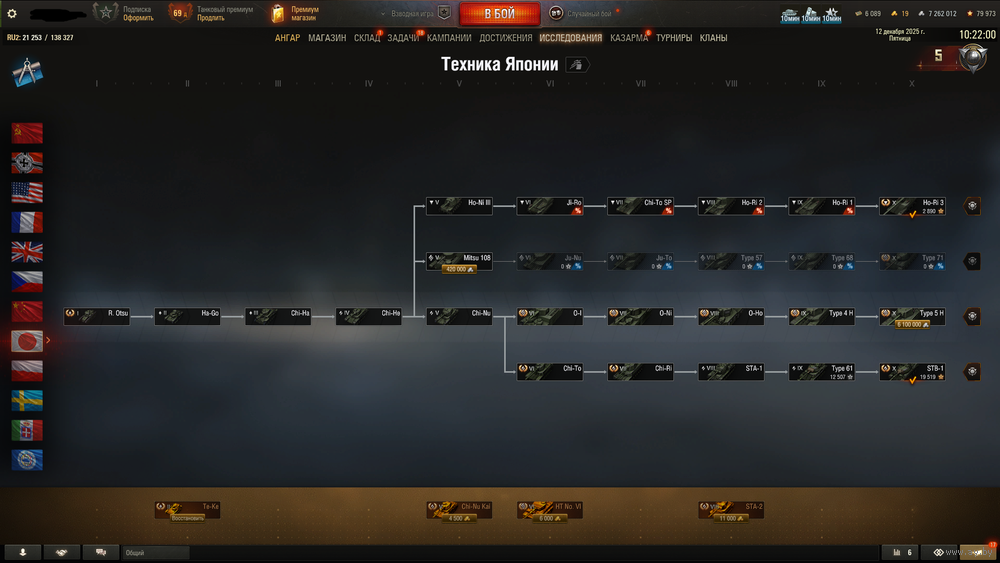Choose the French nation flag
The width and height of the screenshot is (1000, 563).
[27, 222]
